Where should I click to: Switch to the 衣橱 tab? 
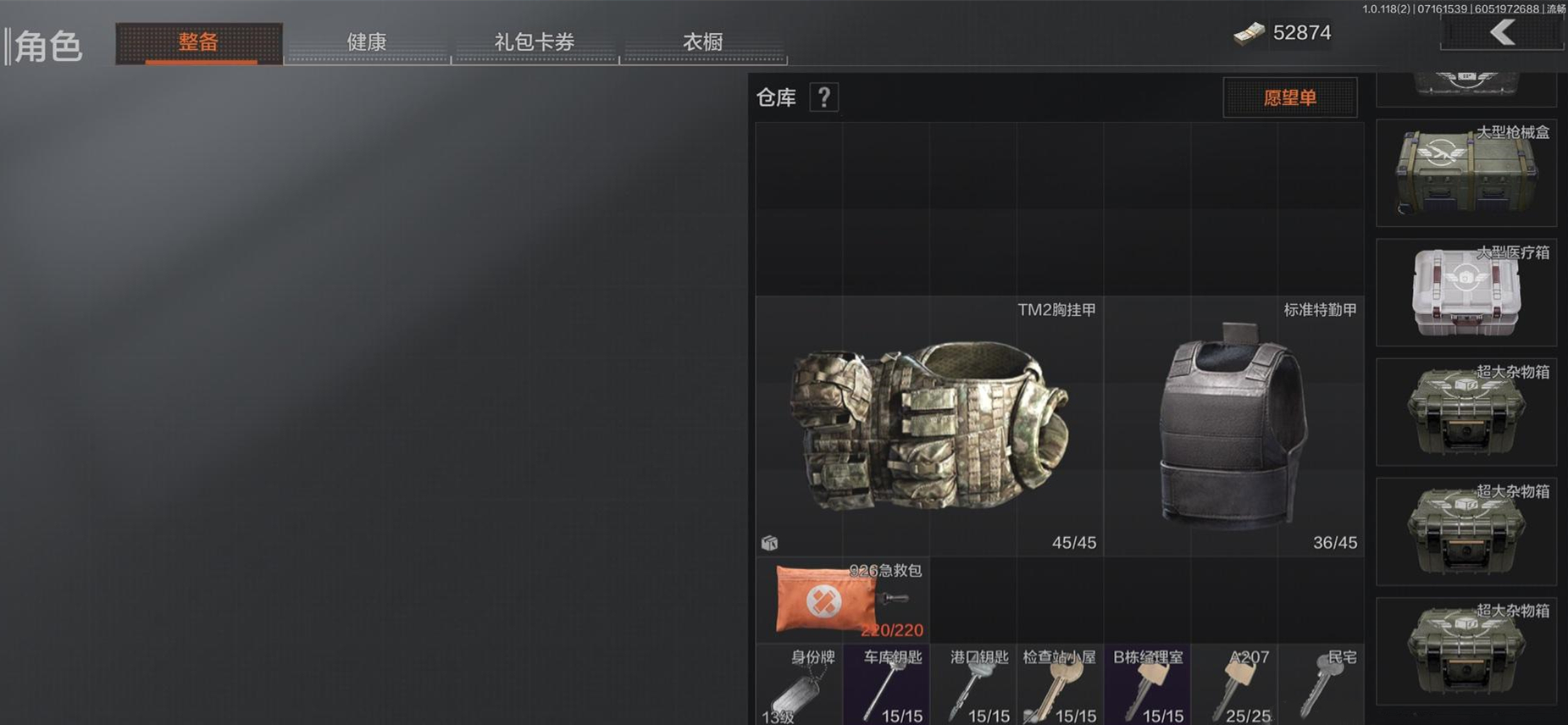click(x=702, y=42)
